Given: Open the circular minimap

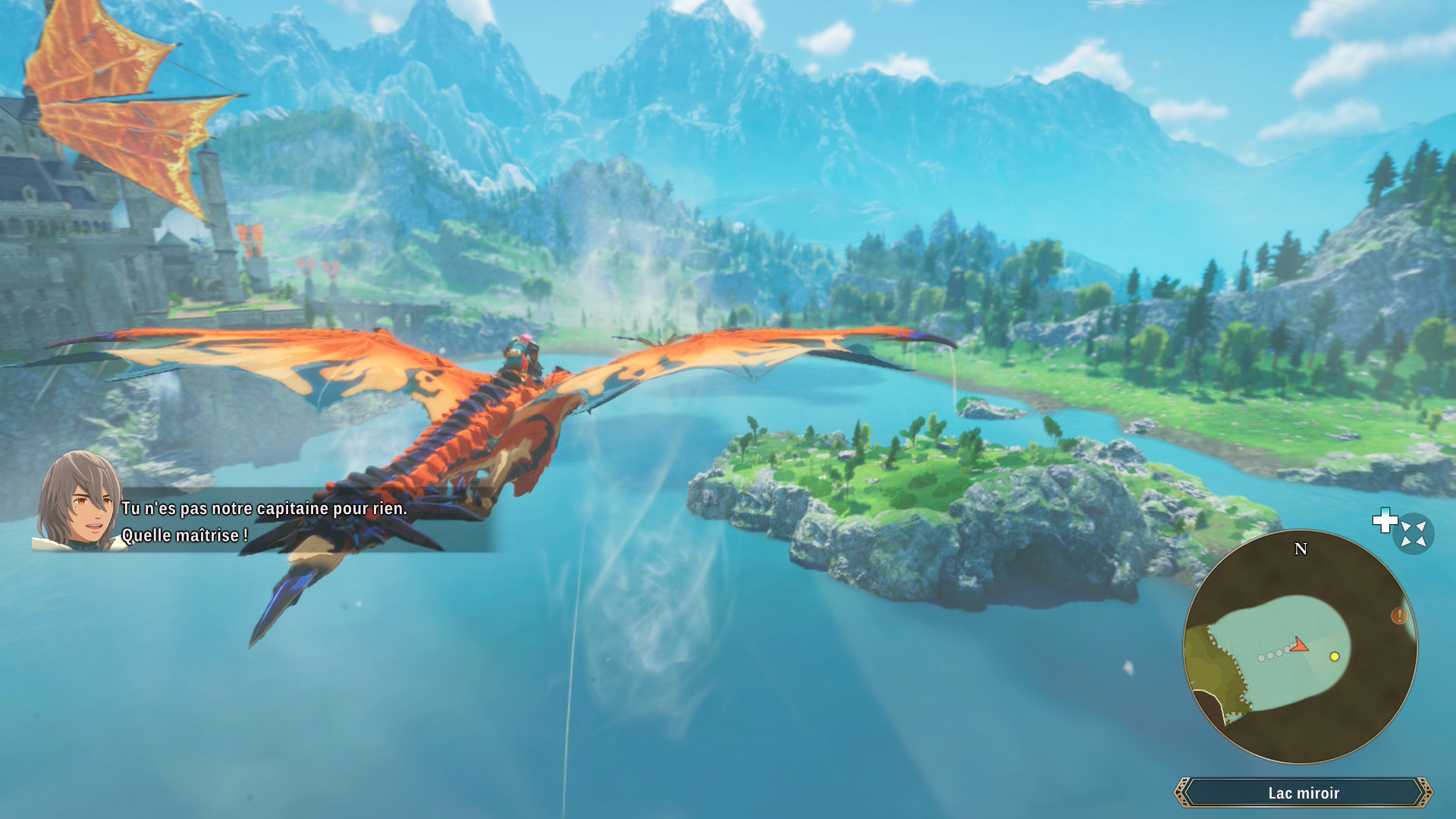Looking at the screenshot, I should point(1300,647).
